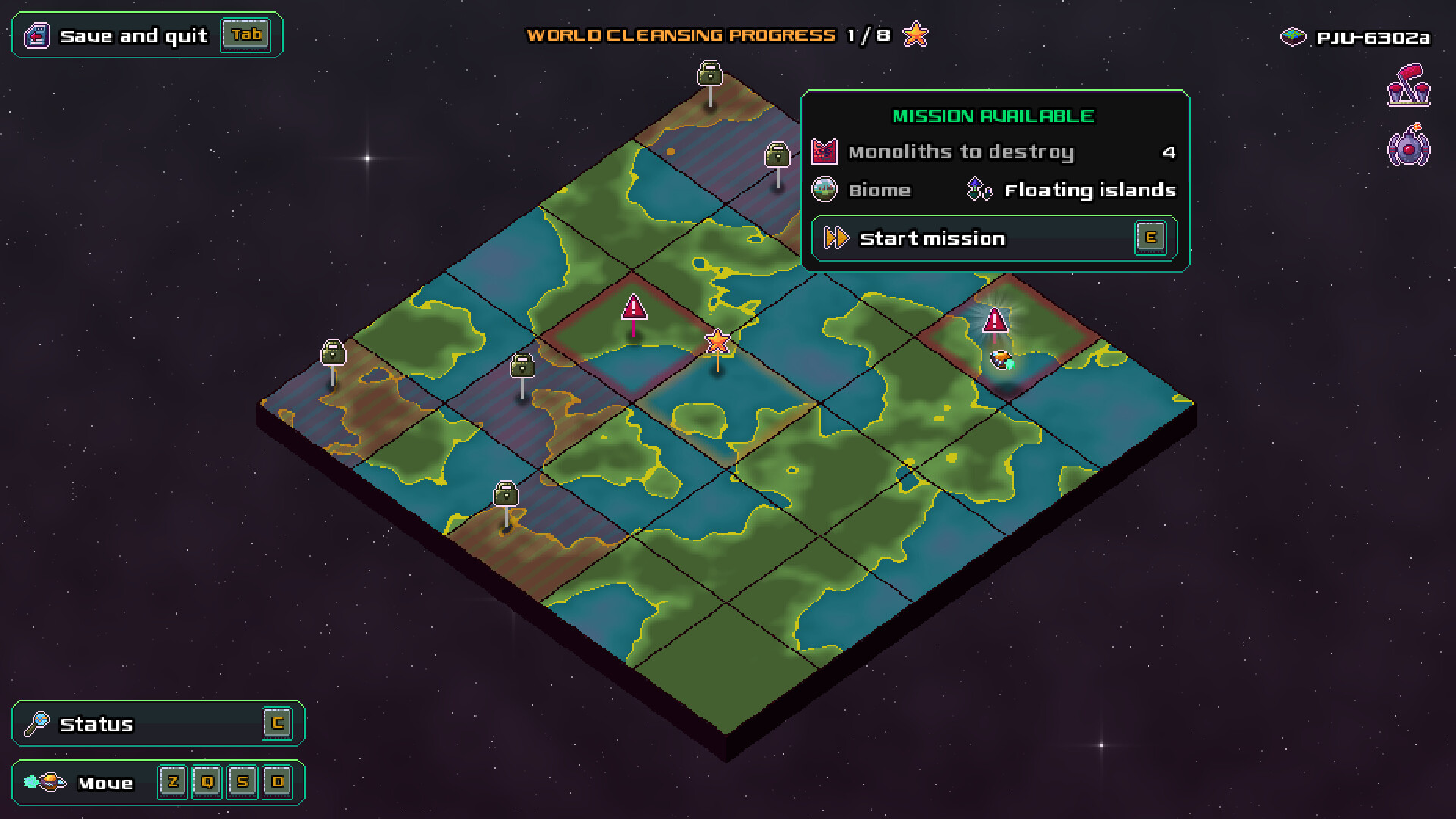
Task: Click the Move panel label
Action: click(107, 782)
